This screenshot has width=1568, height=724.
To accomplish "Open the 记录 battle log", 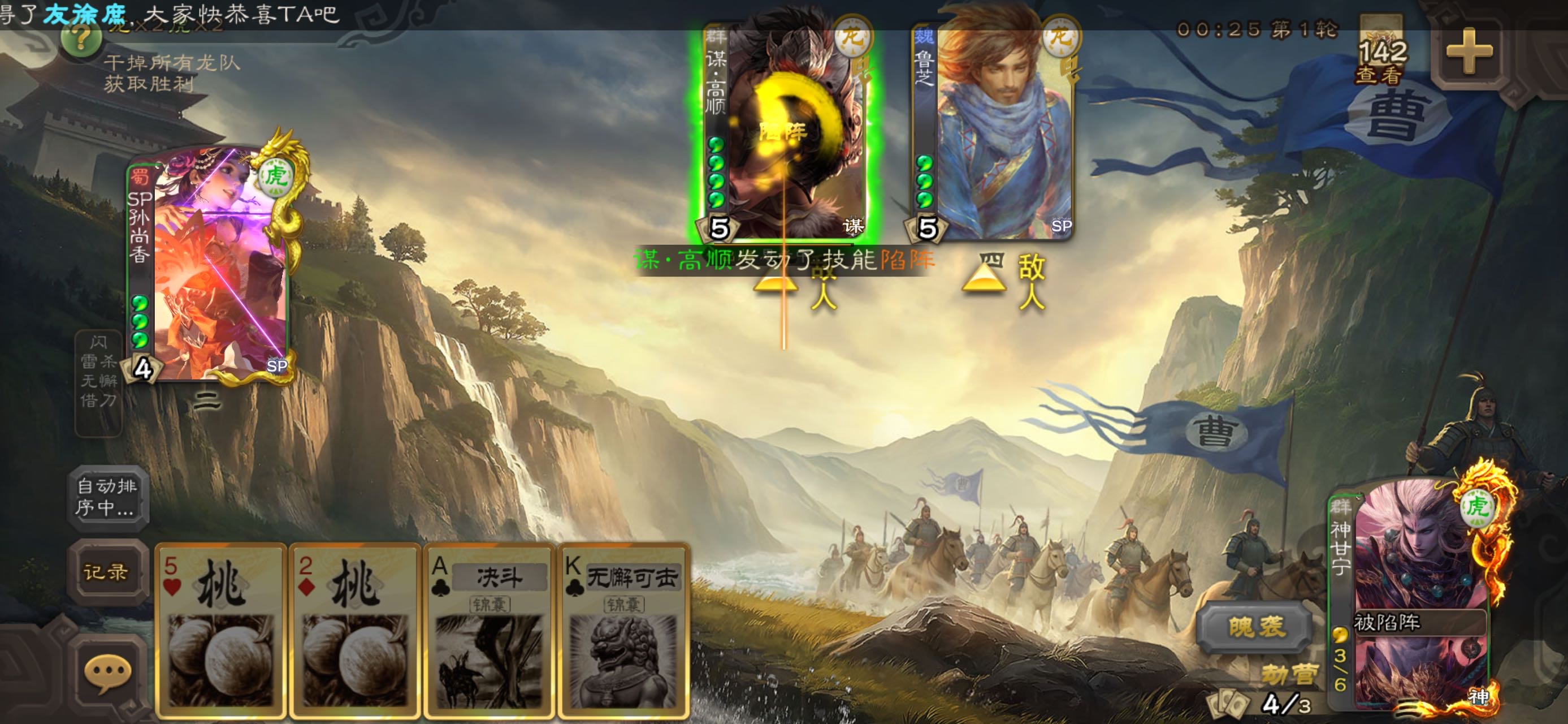I will pos(106,572).
